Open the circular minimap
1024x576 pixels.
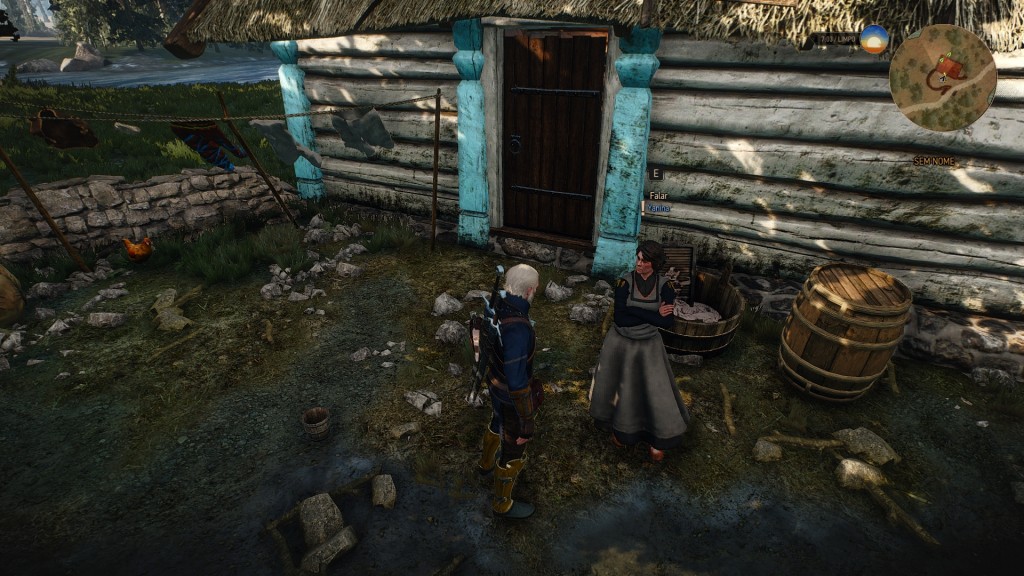(942, 77)
